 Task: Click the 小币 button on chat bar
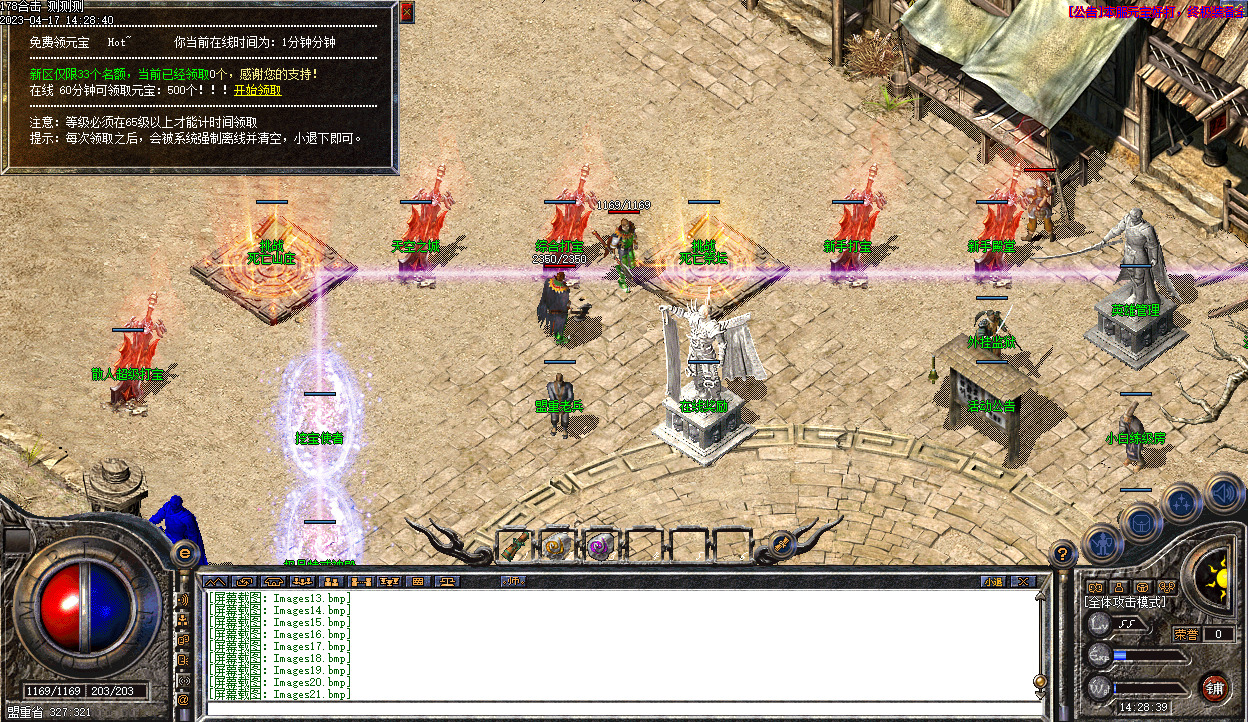pos(513,581)
